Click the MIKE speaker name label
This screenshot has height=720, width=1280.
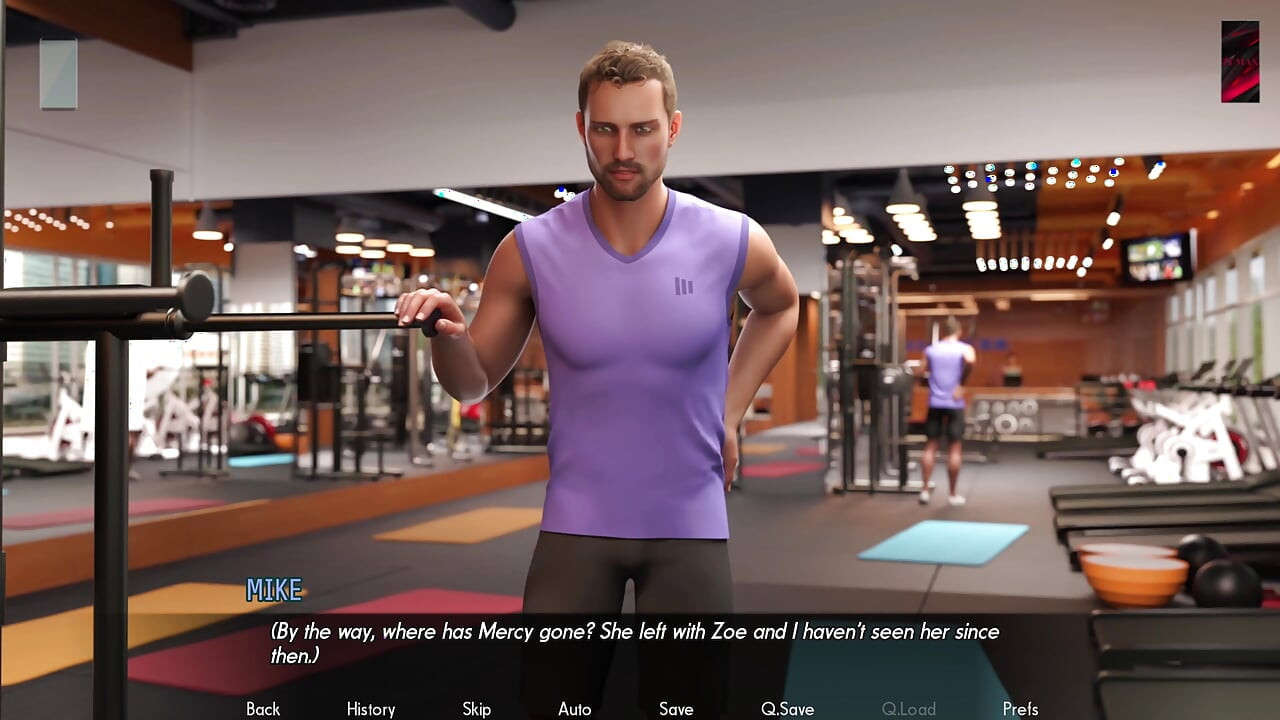click(x=274, y=590)
